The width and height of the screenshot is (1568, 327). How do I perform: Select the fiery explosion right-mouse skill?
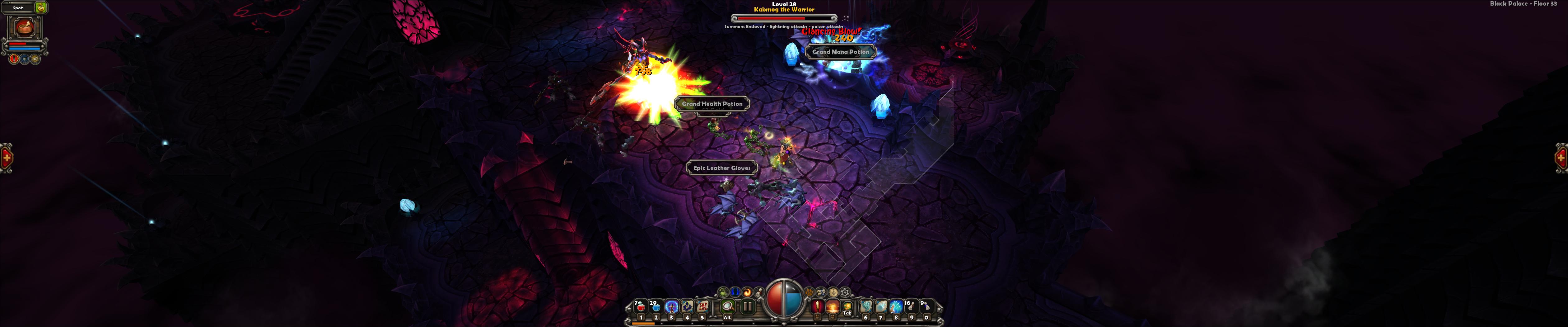[x=833, y=307]
